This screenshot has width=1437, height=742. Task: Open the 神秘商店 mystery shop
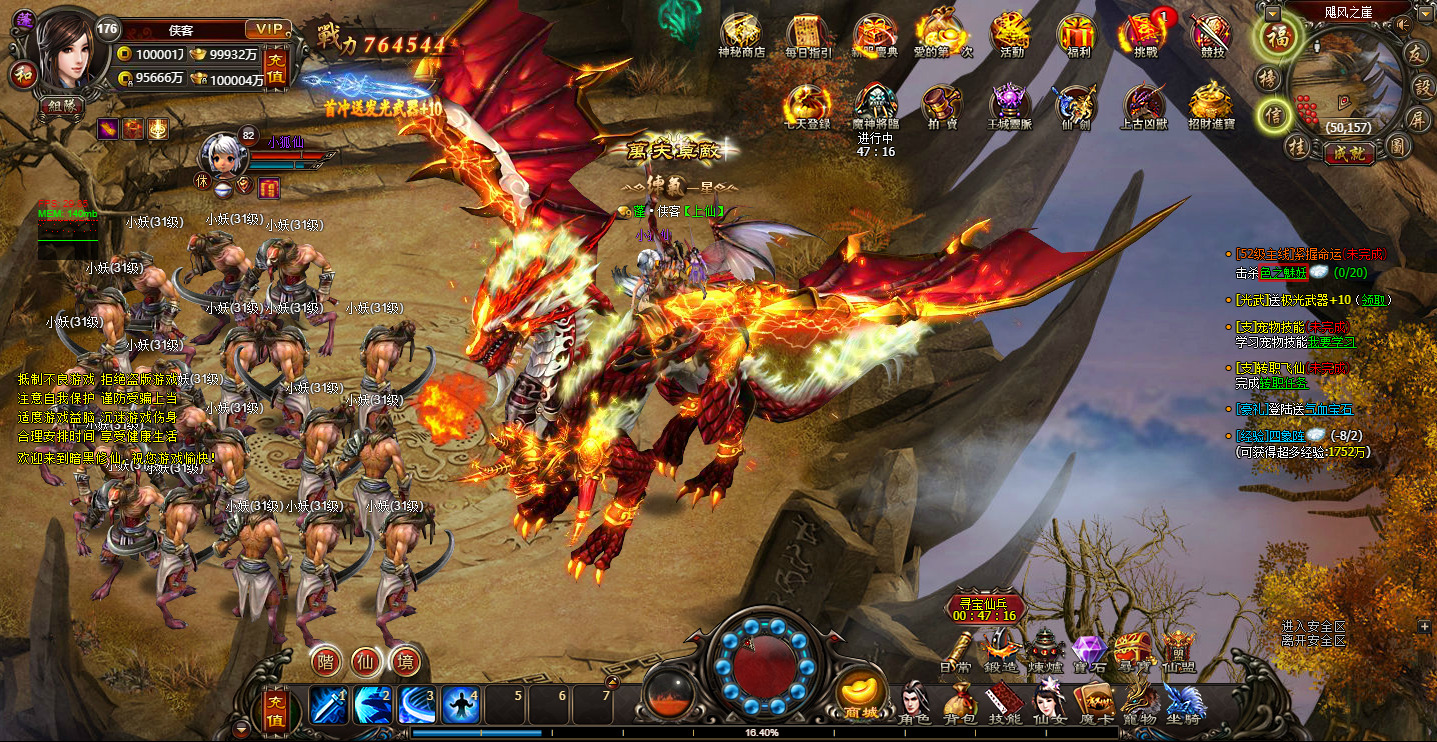pos(742,33)
